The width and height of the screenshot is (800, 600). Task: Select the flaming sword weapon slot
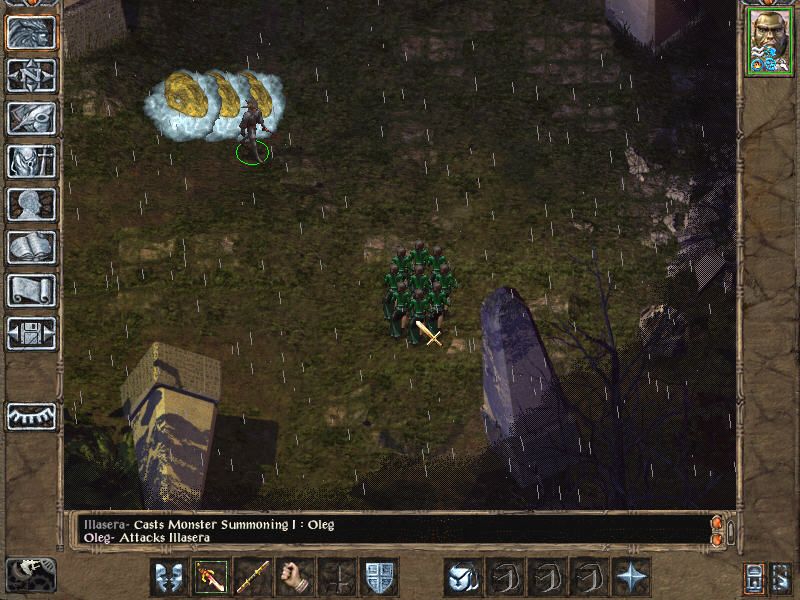(211, 577)
